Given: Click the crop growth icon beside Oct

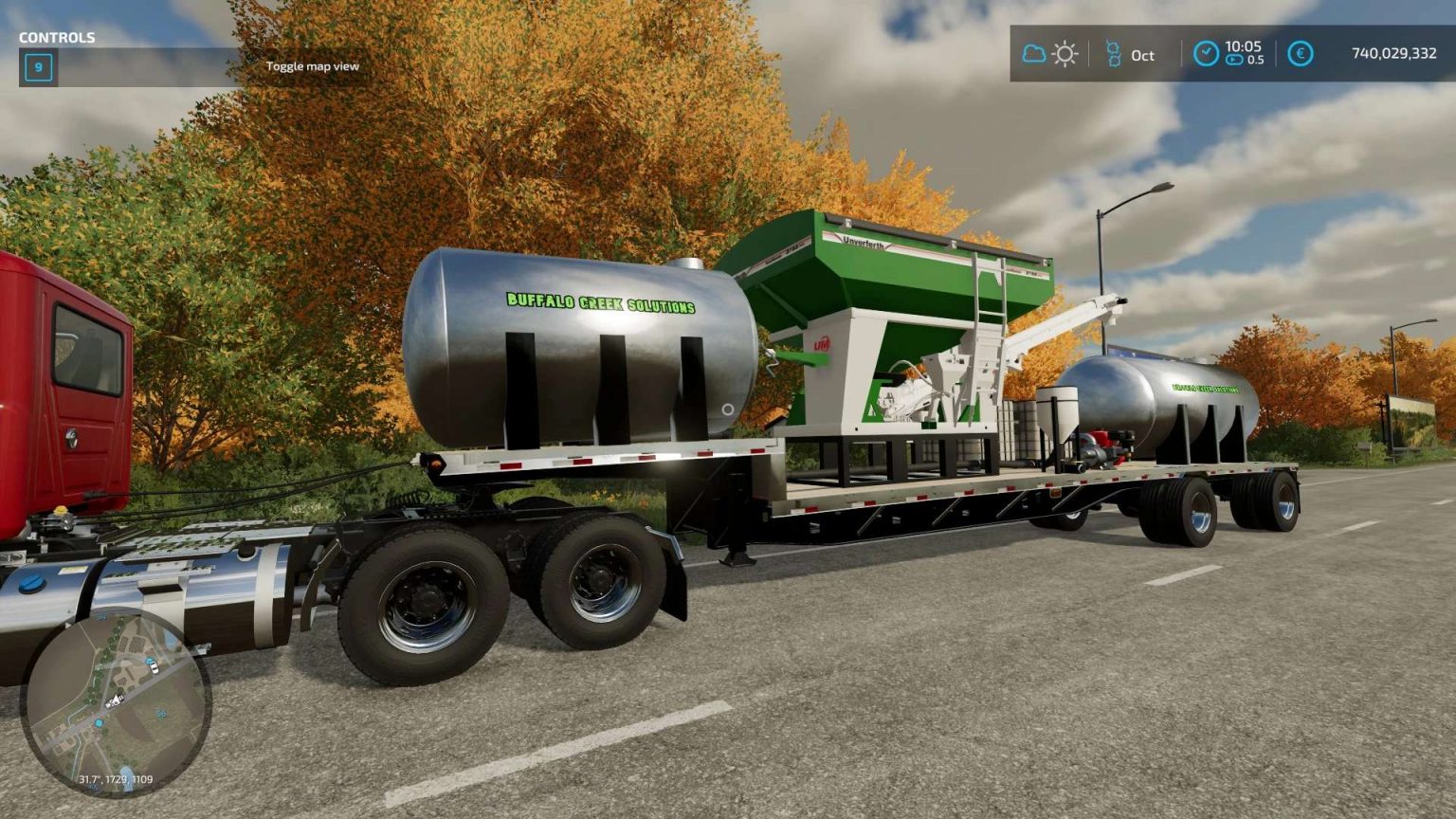Looking at the screenshot, I should 1115,53.
